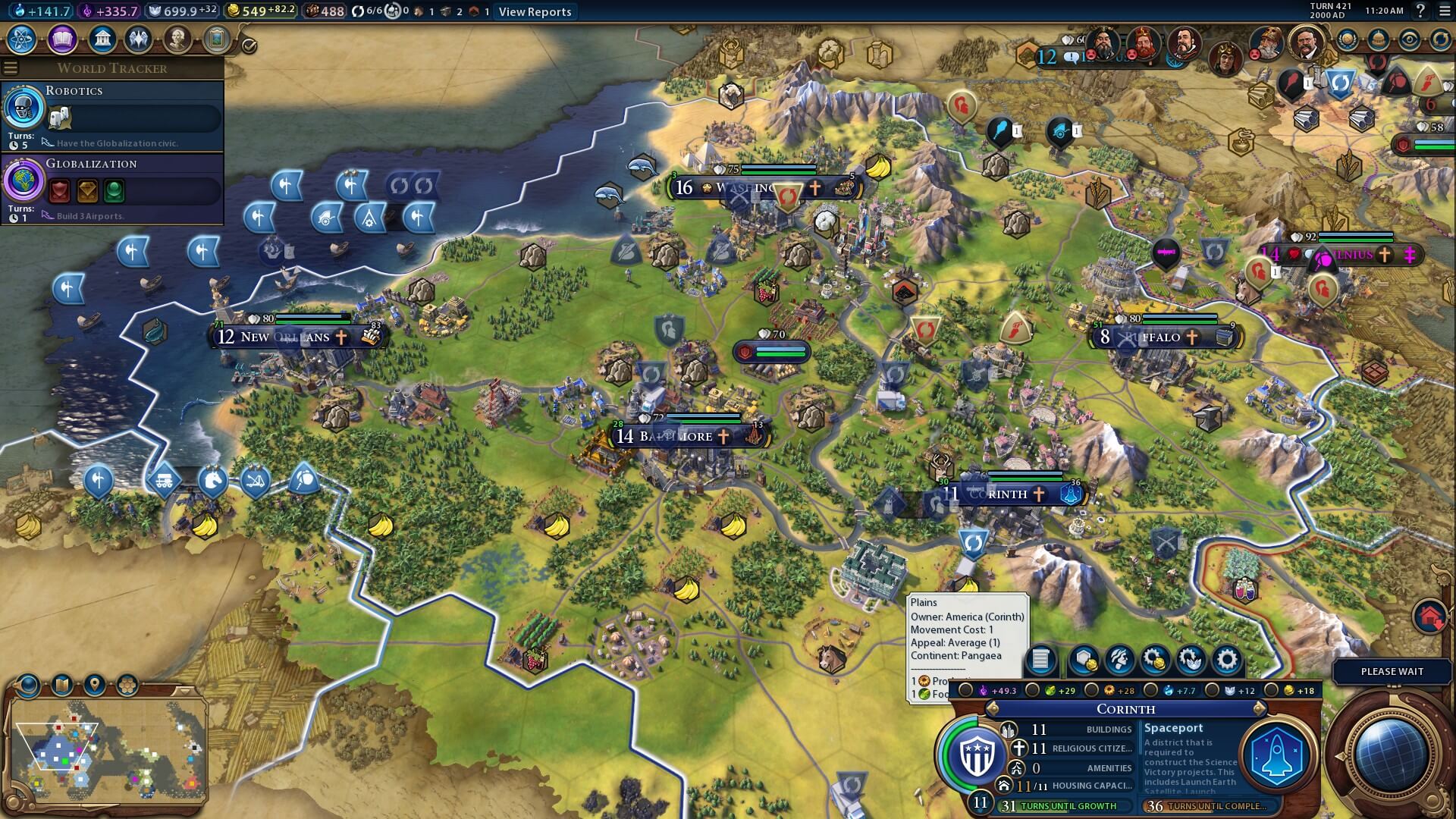Viewport: 1456px width, 819px height.
Task: Collapse the World Tracker panel
Action: pyautogui.click(x=10, y=67)
